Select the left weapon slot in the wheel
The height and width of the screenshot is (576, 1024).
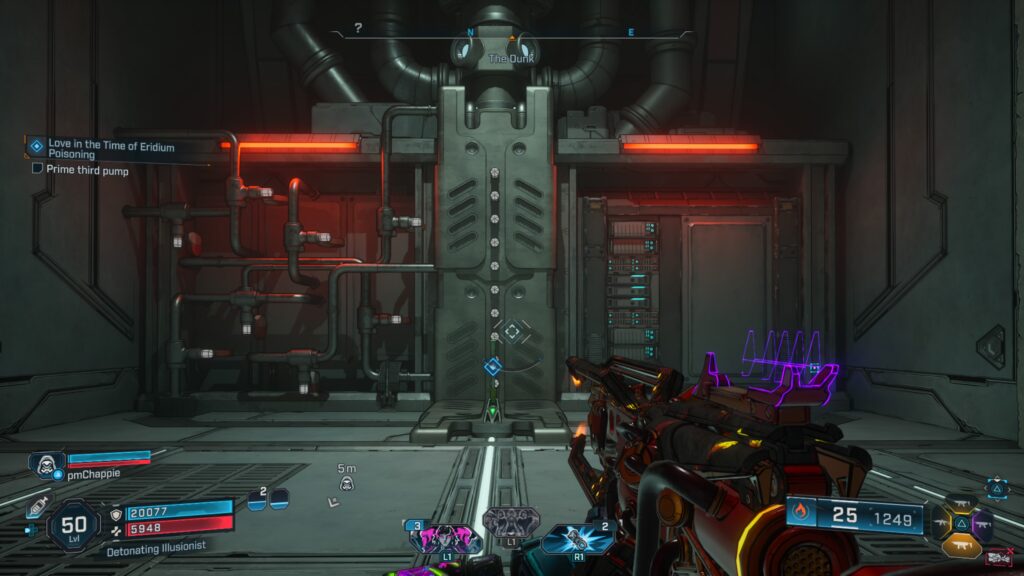click(940, 522)
